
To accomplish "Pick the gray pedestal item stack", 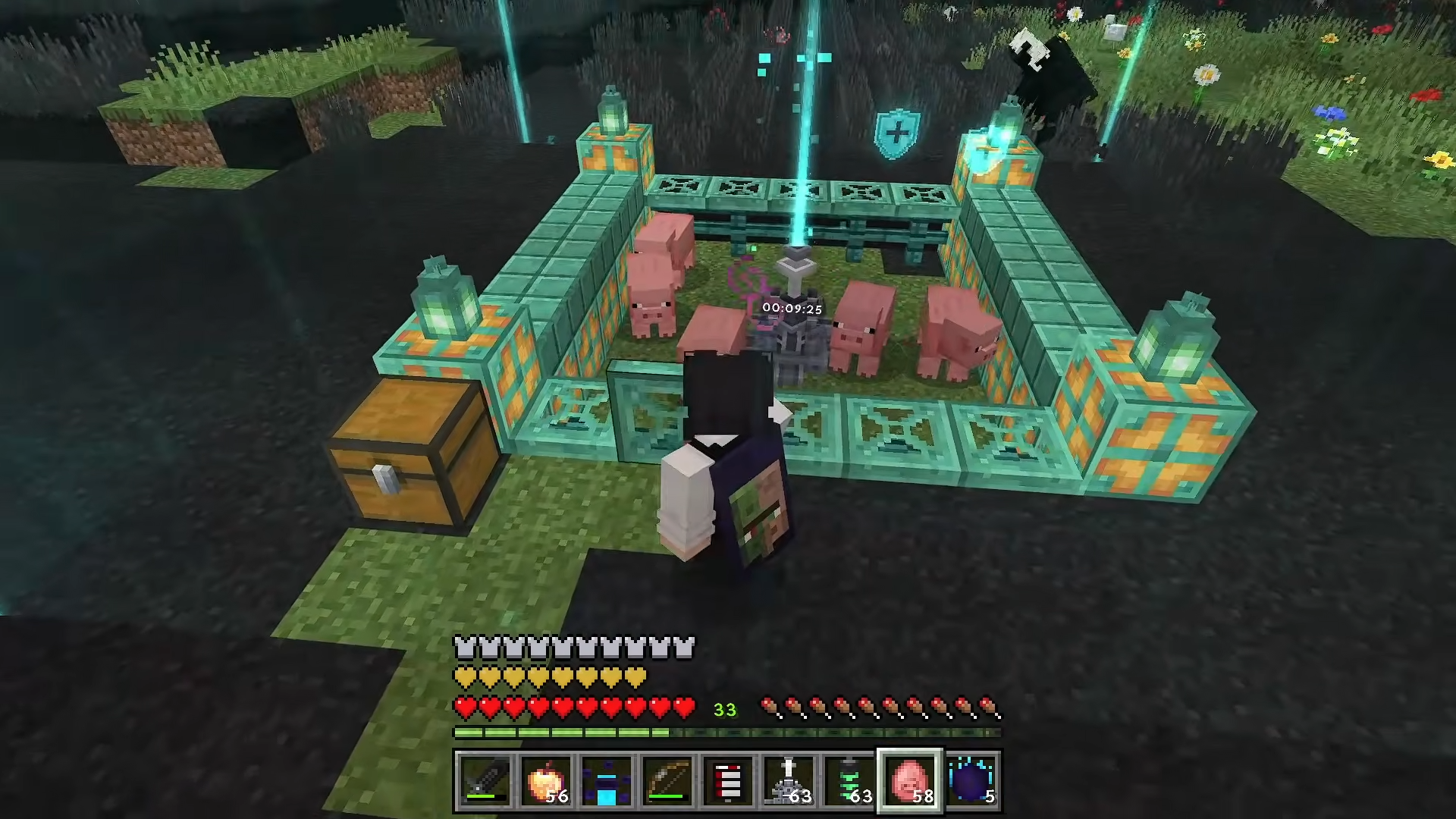I will pyautogui.click(x=789, y=781).
